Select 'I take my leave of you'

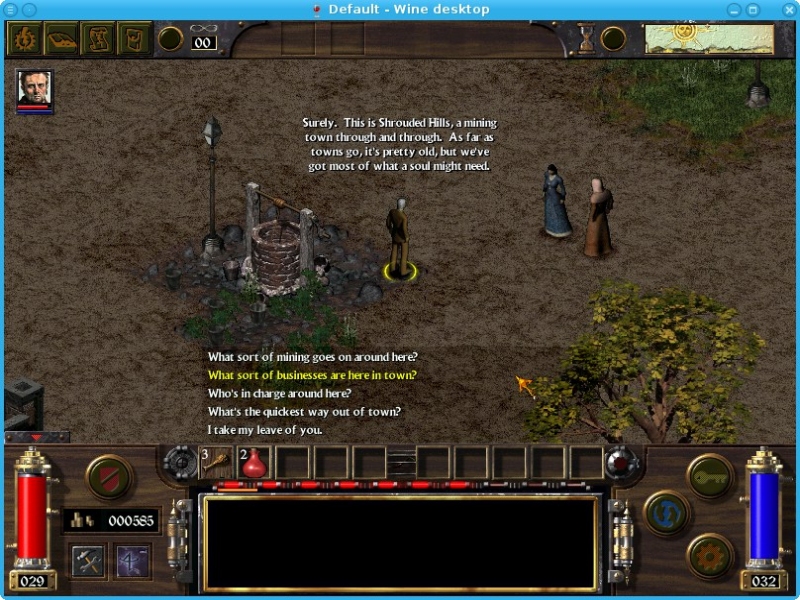[265, 429]
